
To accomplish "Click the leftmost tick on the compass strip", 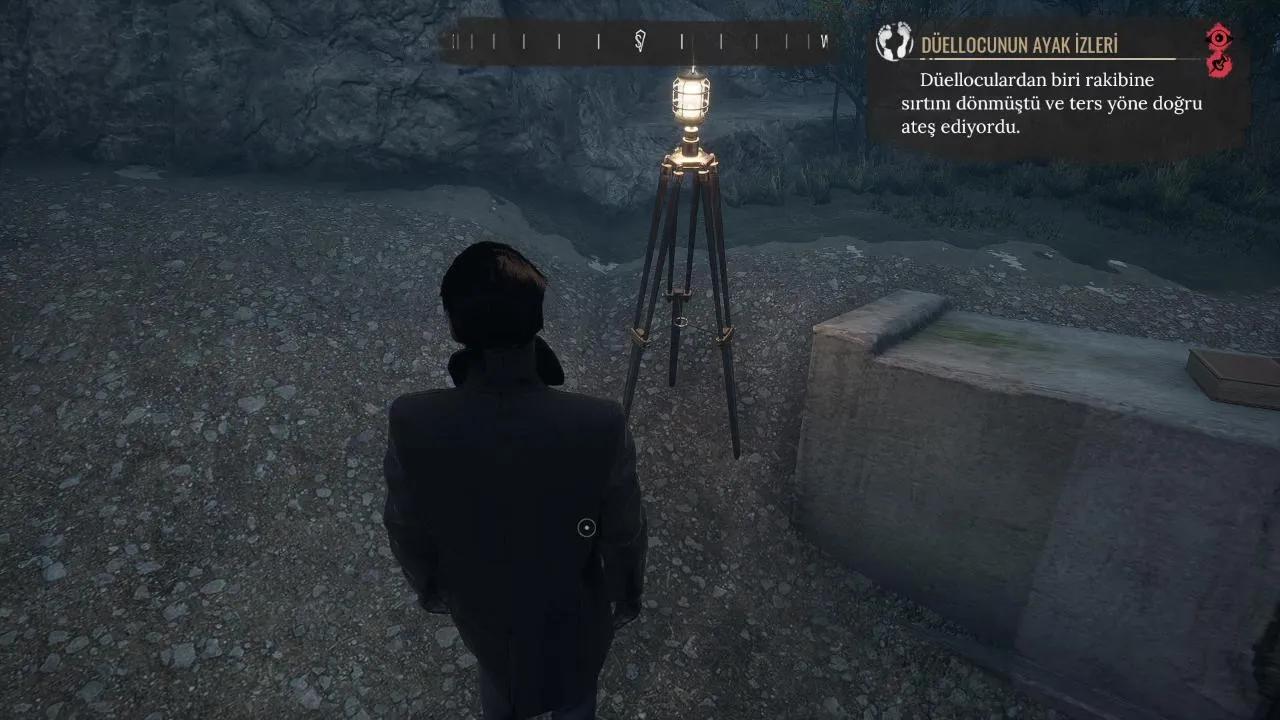I will pyautogui.click(x=452, y=42).
